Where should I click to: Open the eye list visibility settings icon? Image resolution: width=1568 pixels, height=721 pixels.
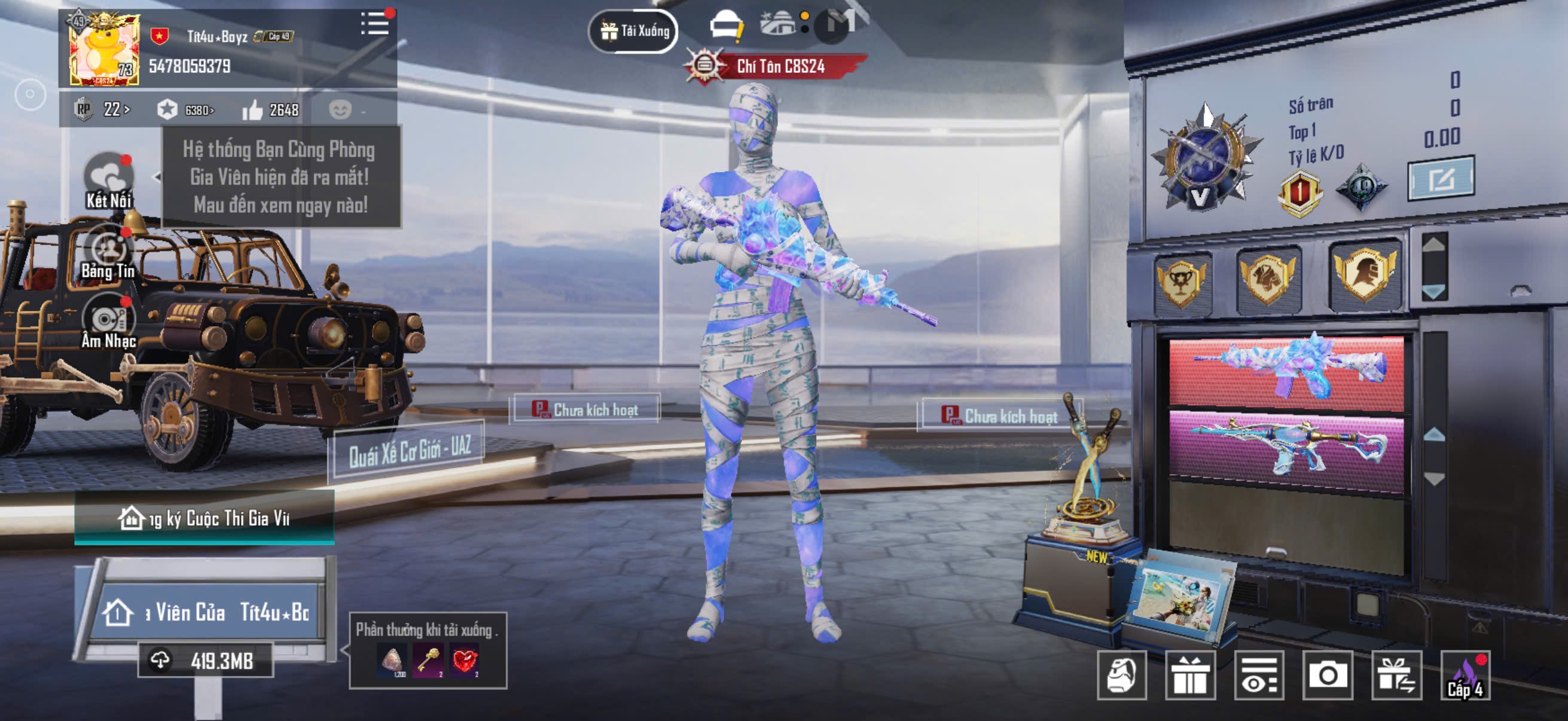(x=1259, y=676)
